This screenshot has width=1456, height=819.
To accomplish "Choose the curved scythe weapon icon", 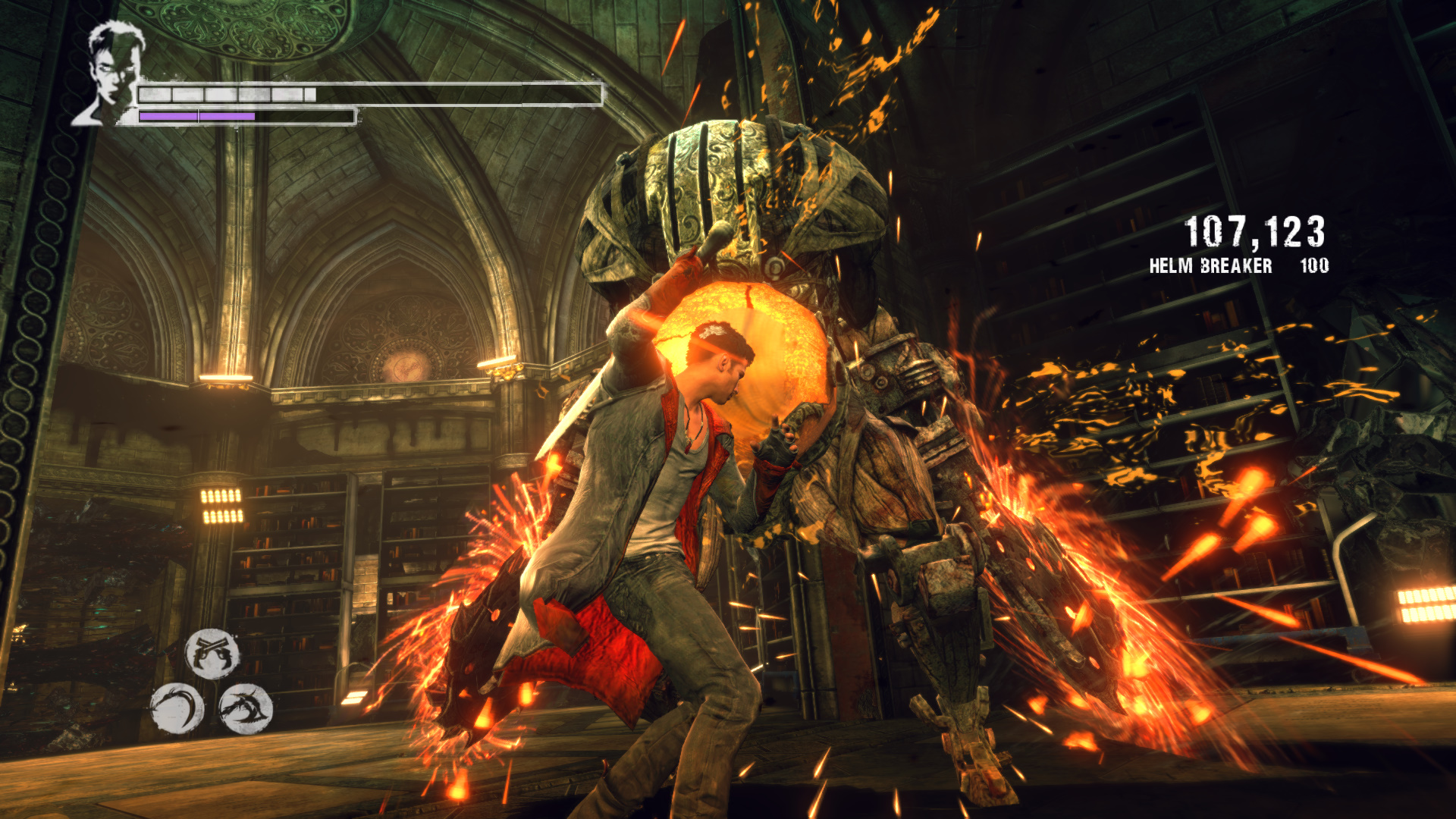I will click(x=177, y=709).
